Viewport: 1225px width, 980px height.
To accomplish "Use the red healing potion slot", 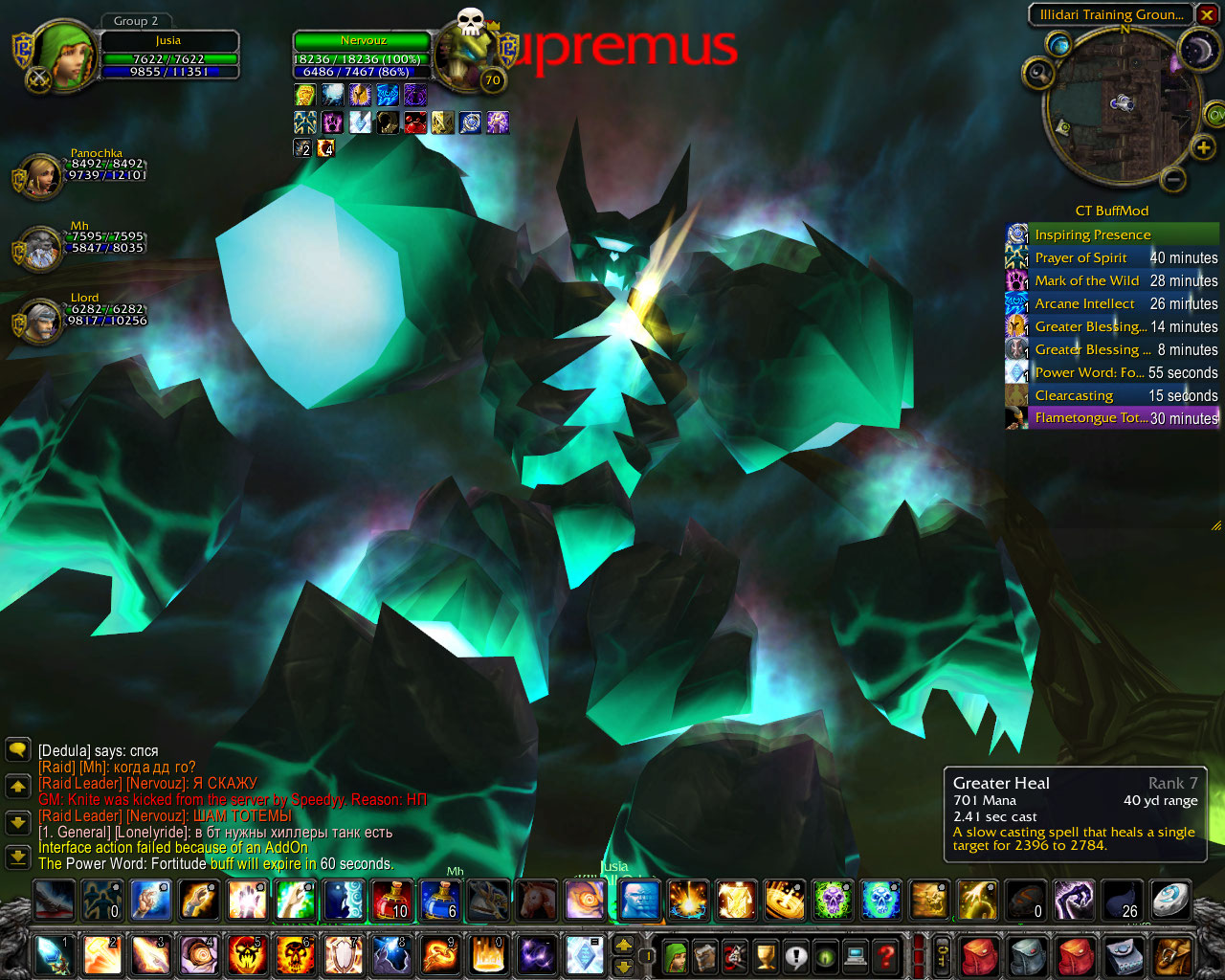I will coord(391,901).
